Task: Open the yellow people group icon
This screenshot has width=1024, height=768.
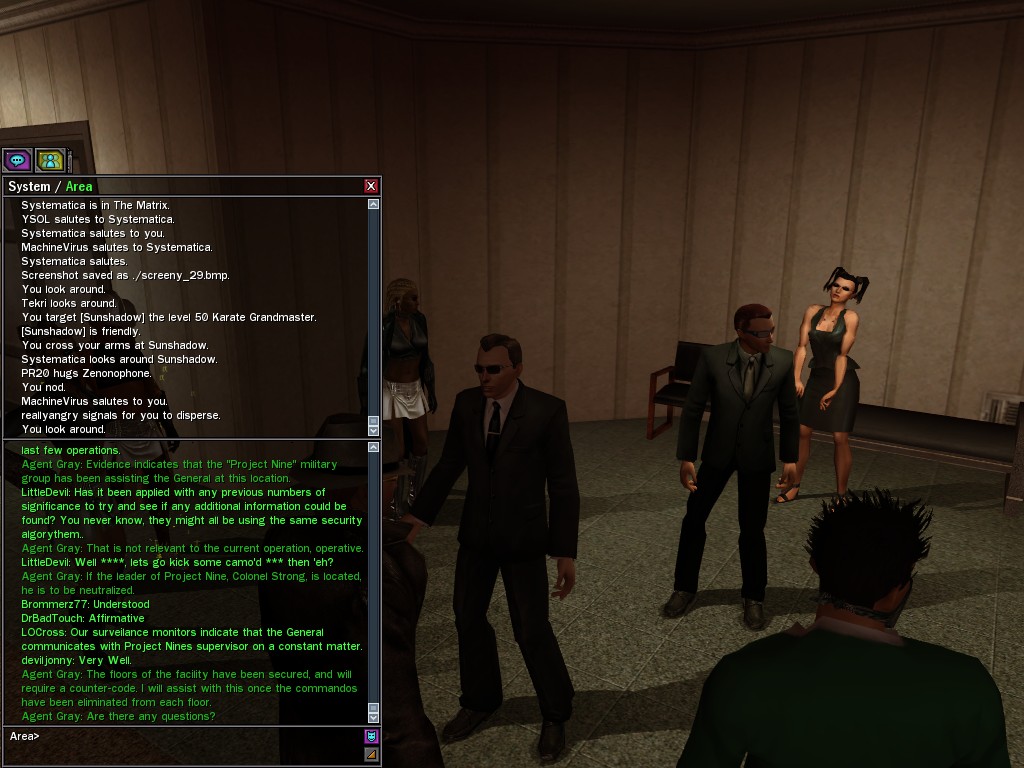Action: [50, 160]
